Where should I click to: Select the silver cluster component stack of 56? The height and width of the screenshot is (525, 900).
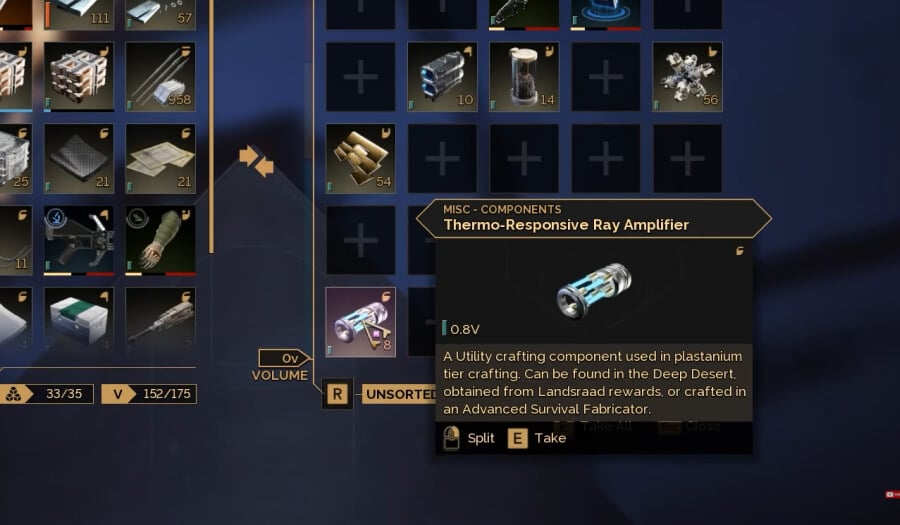pyautogui.click(x=687, y=76)
